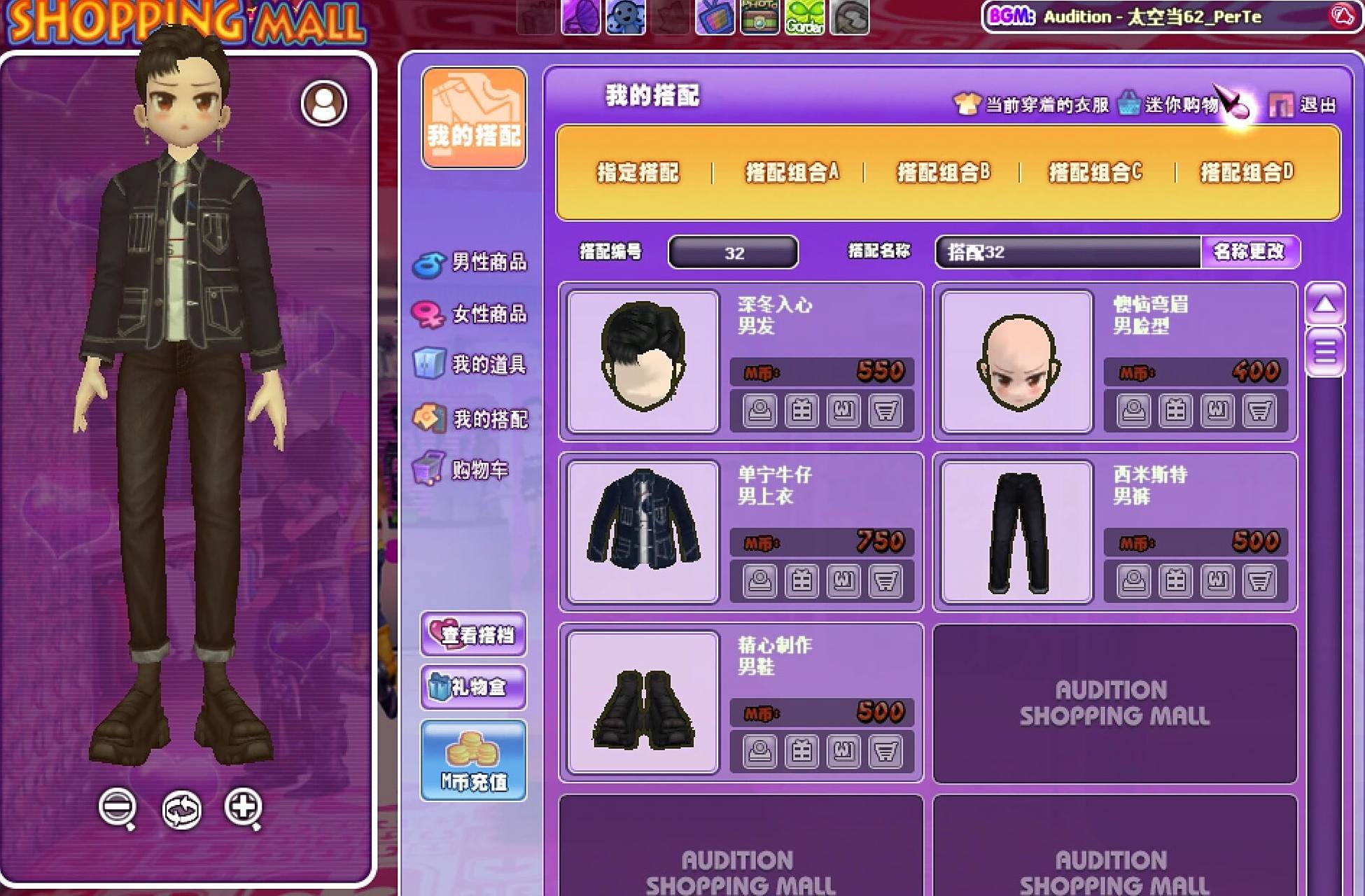This screenshot has width=1365, height=896.
Task: Click the M币充值 coin recharge icon
Action: (472, 759)
